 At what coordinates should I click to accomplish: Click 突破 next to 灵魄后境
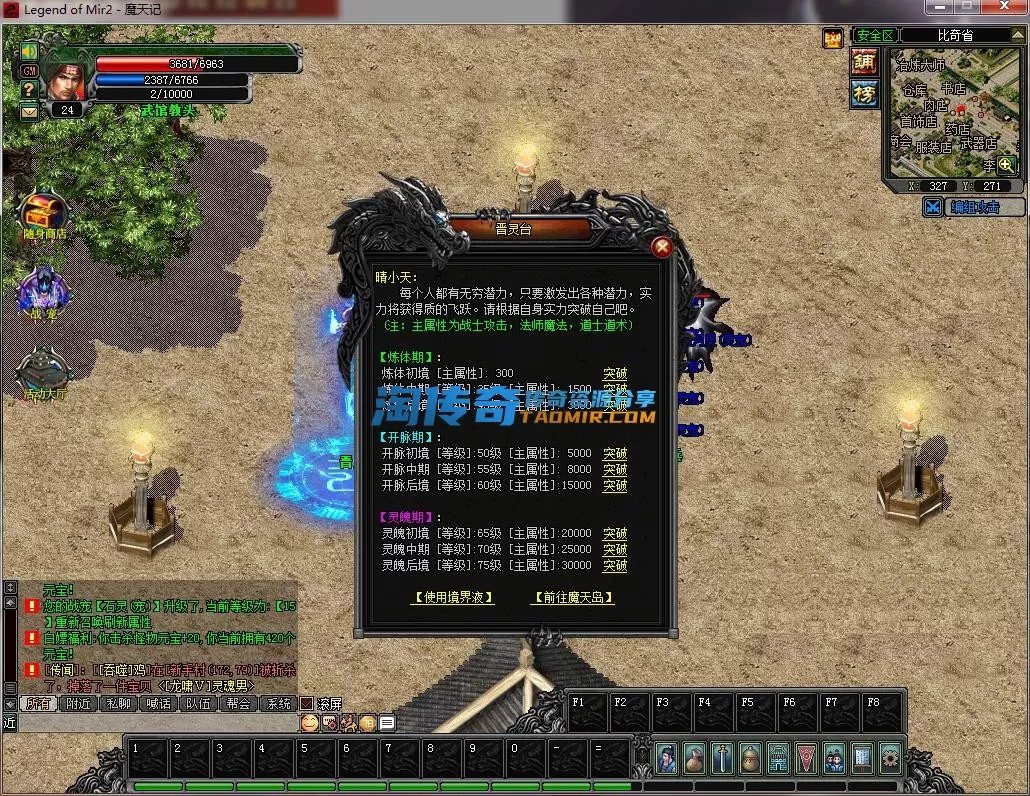[x=615, y=565]
